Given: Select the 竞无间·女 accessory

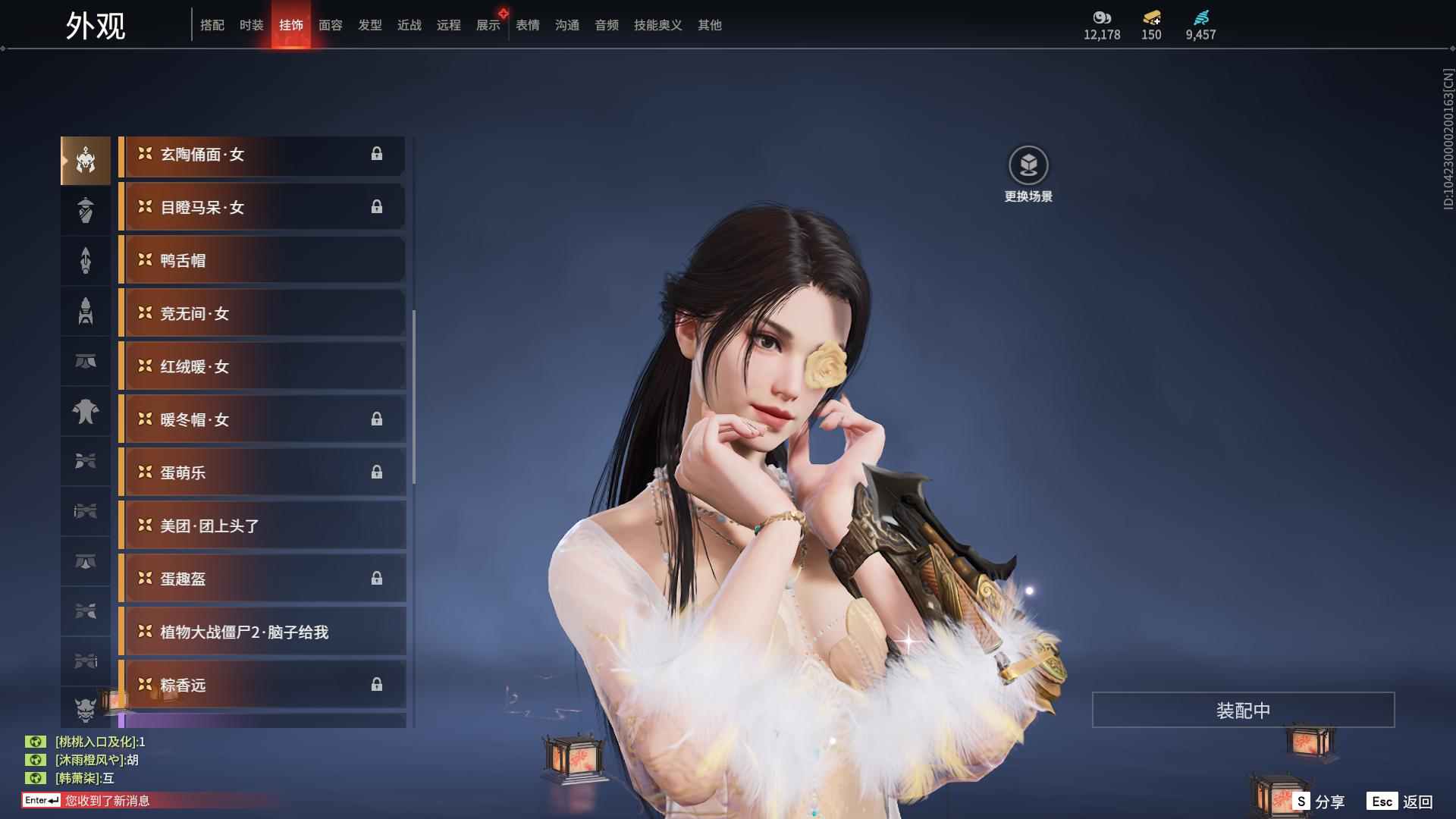Looking at the screenshot, I should coord(262,313).
